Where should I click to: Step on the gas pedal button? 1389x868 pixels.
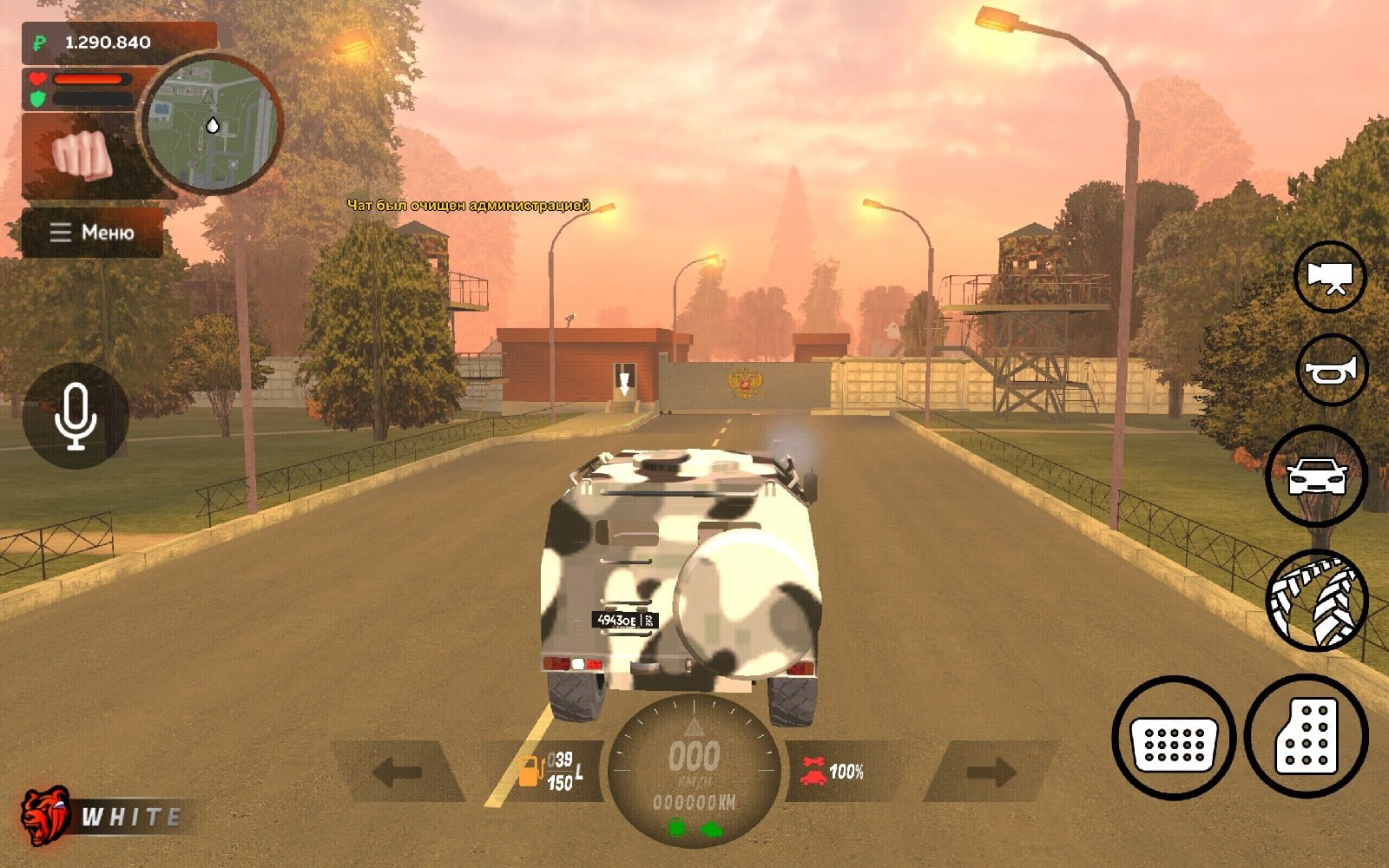point(1307,736)
